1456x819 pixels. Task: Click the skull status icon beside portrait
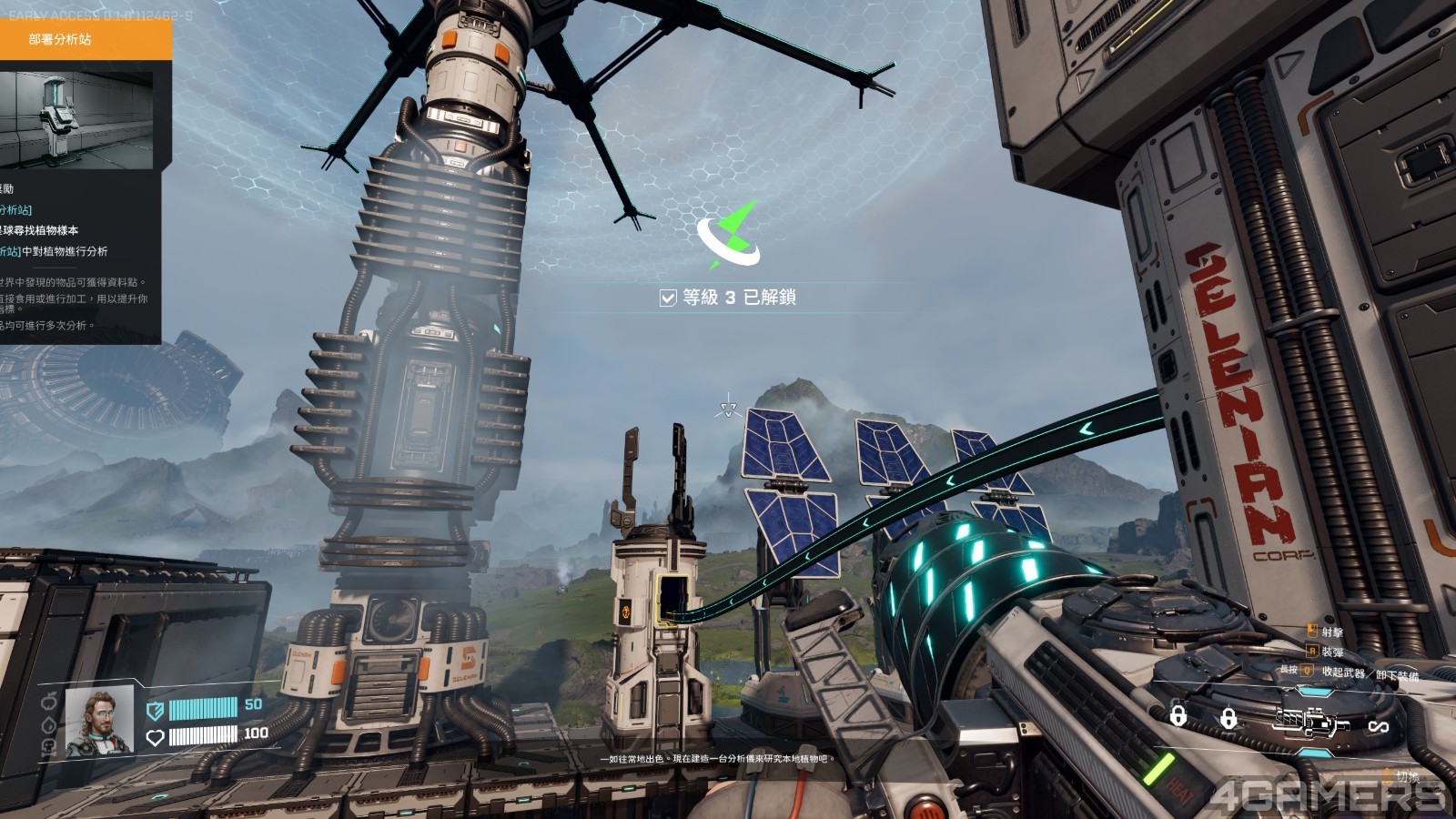click(49, 745)
